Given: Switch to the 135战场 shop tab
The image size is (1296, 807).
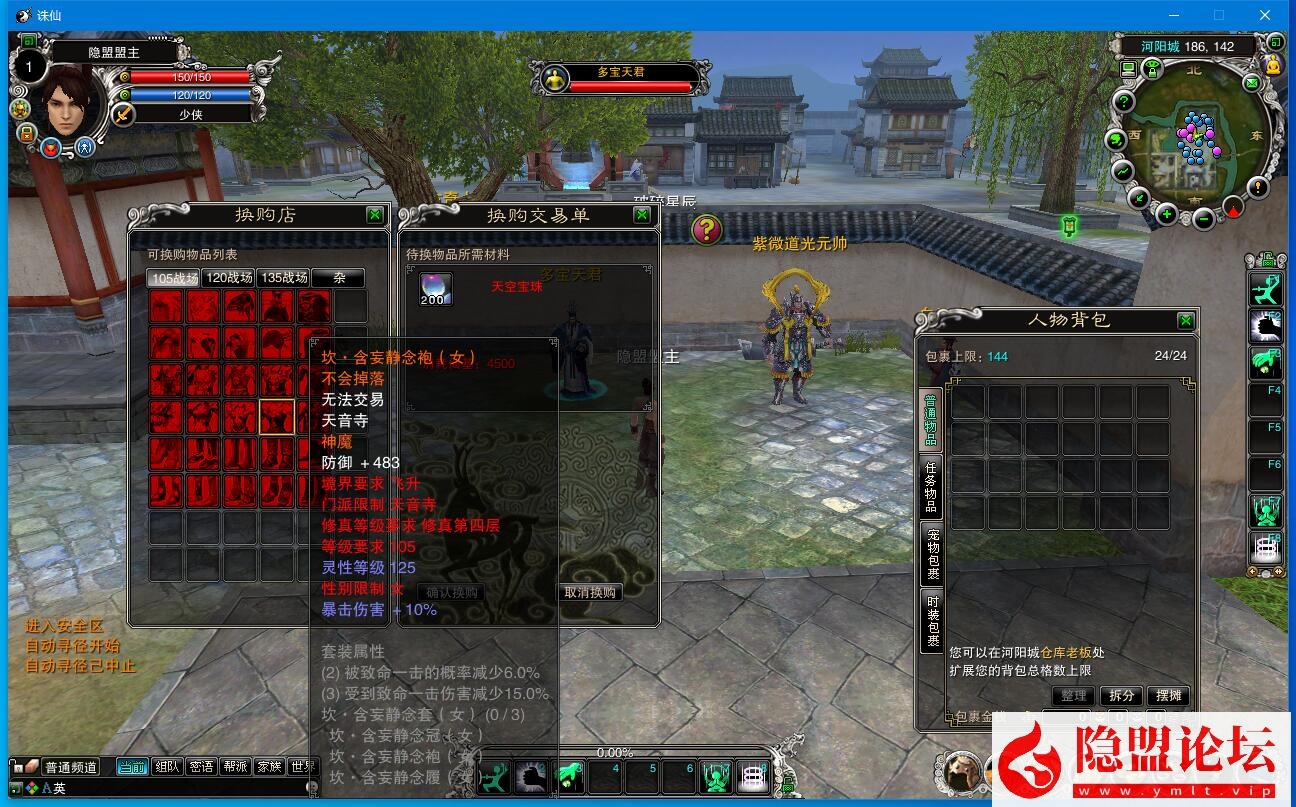Looking at the screenshot, I should tap(283, 278).
